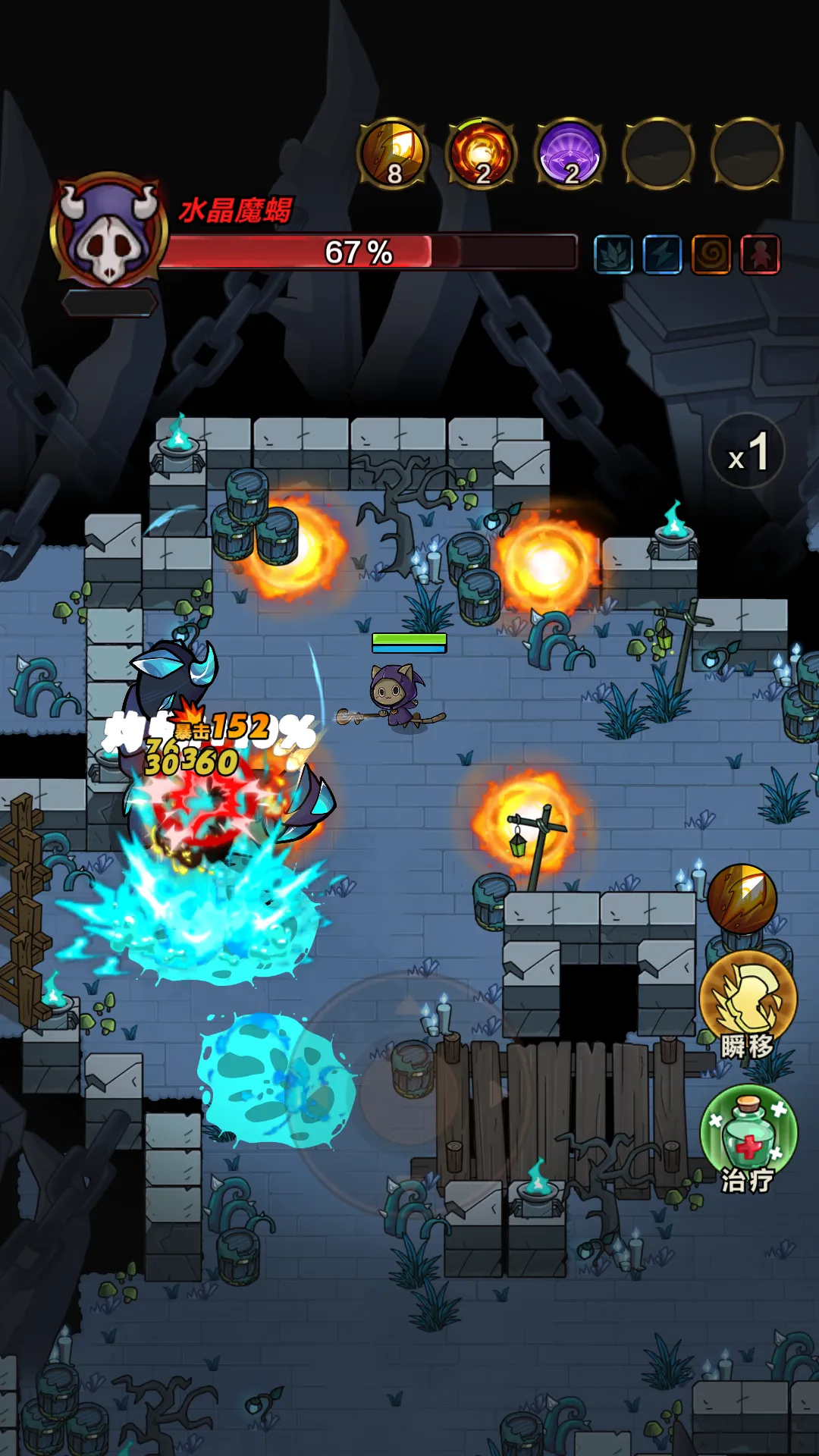
Task: Toggle the x1 game speed button
Action: click(748, 452)
